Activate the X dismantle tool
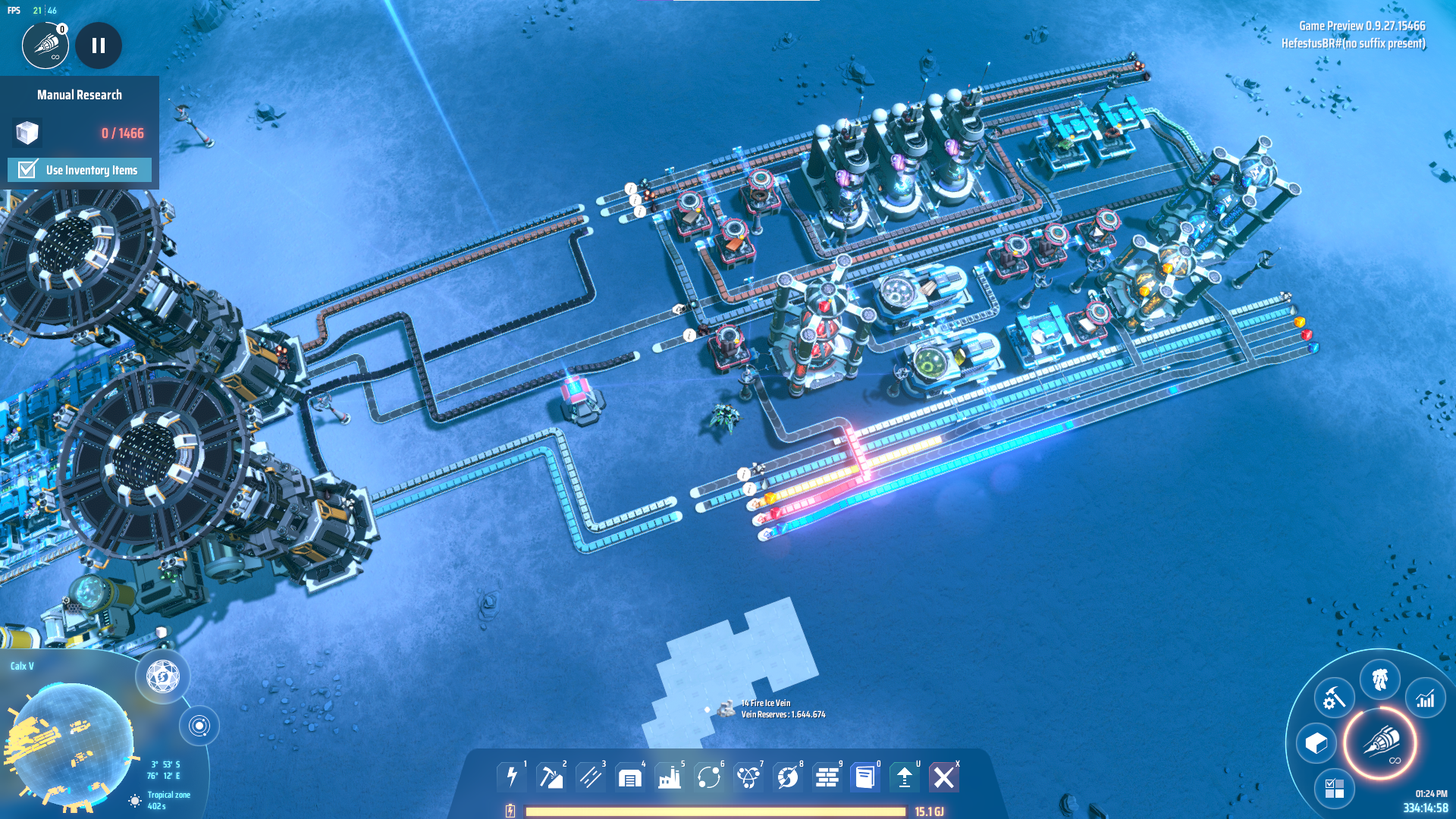Image resolution: width=1456 pixels, height=819 pixels. (944, 777)
